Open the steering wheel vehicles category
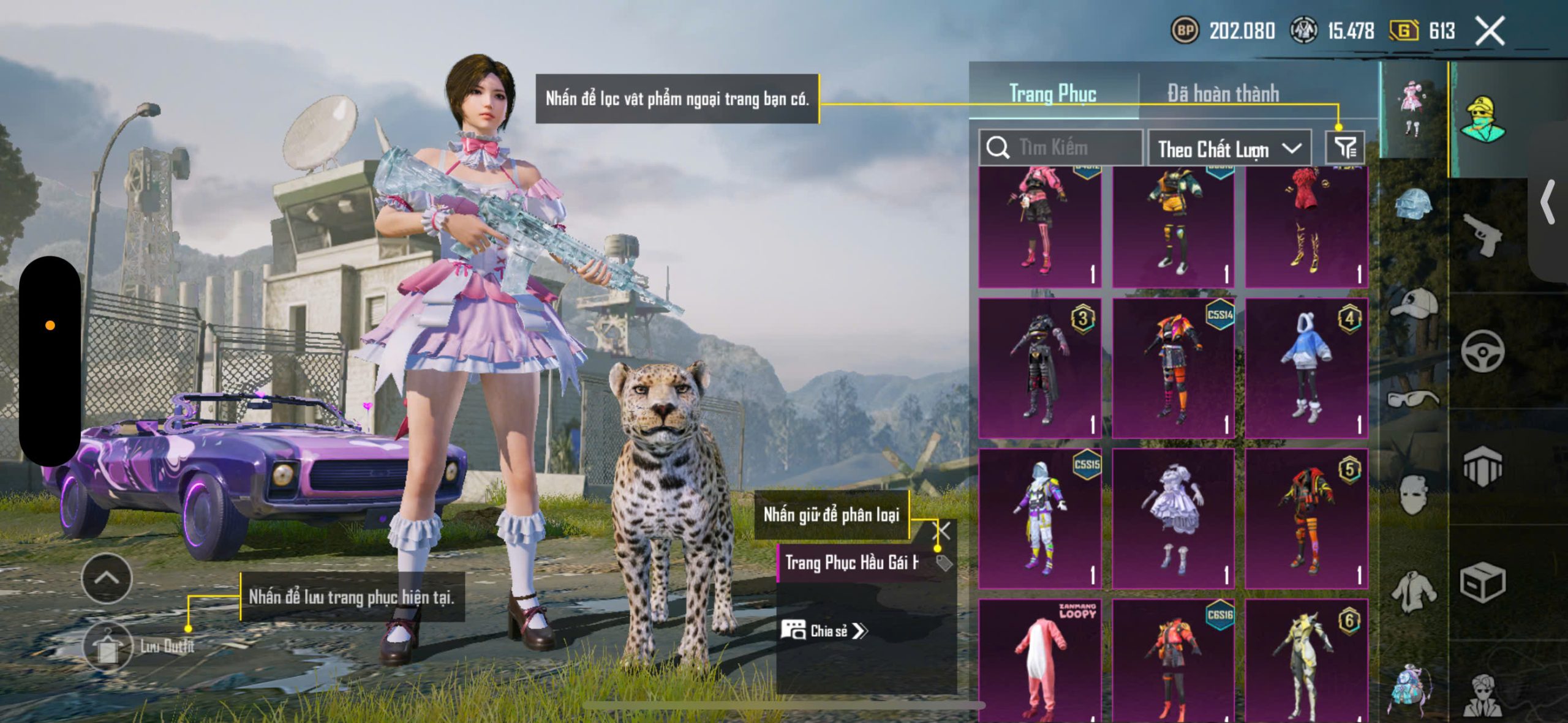 (x=1482, y=351)
